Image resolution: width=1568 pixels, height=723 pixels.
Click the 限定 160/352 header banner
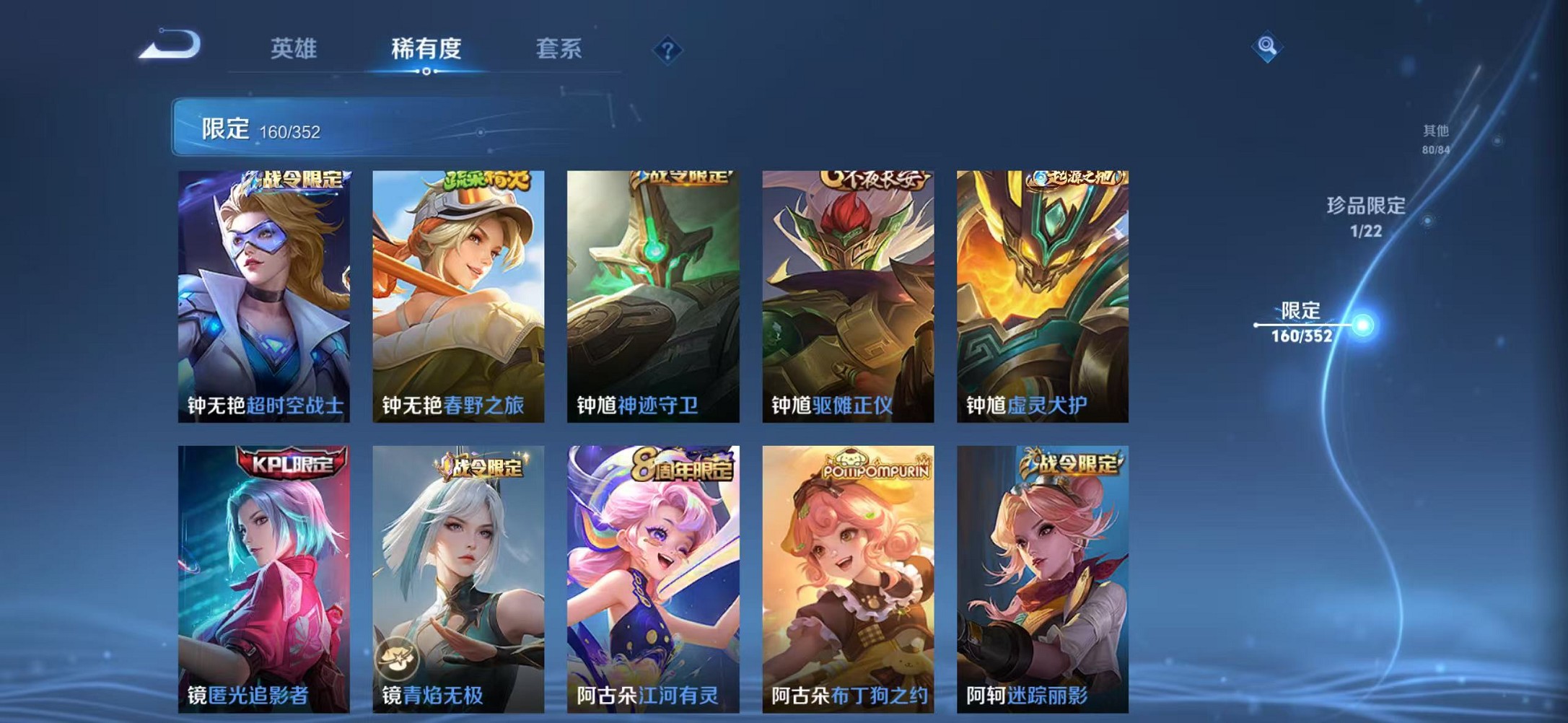point(289,128)
